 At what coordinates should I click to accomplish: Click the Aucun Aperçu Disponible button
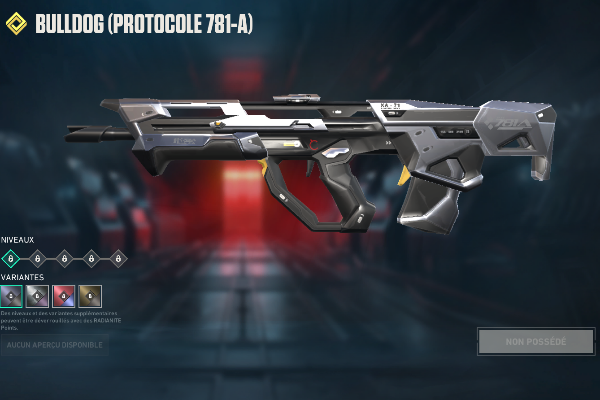(54, 345)
